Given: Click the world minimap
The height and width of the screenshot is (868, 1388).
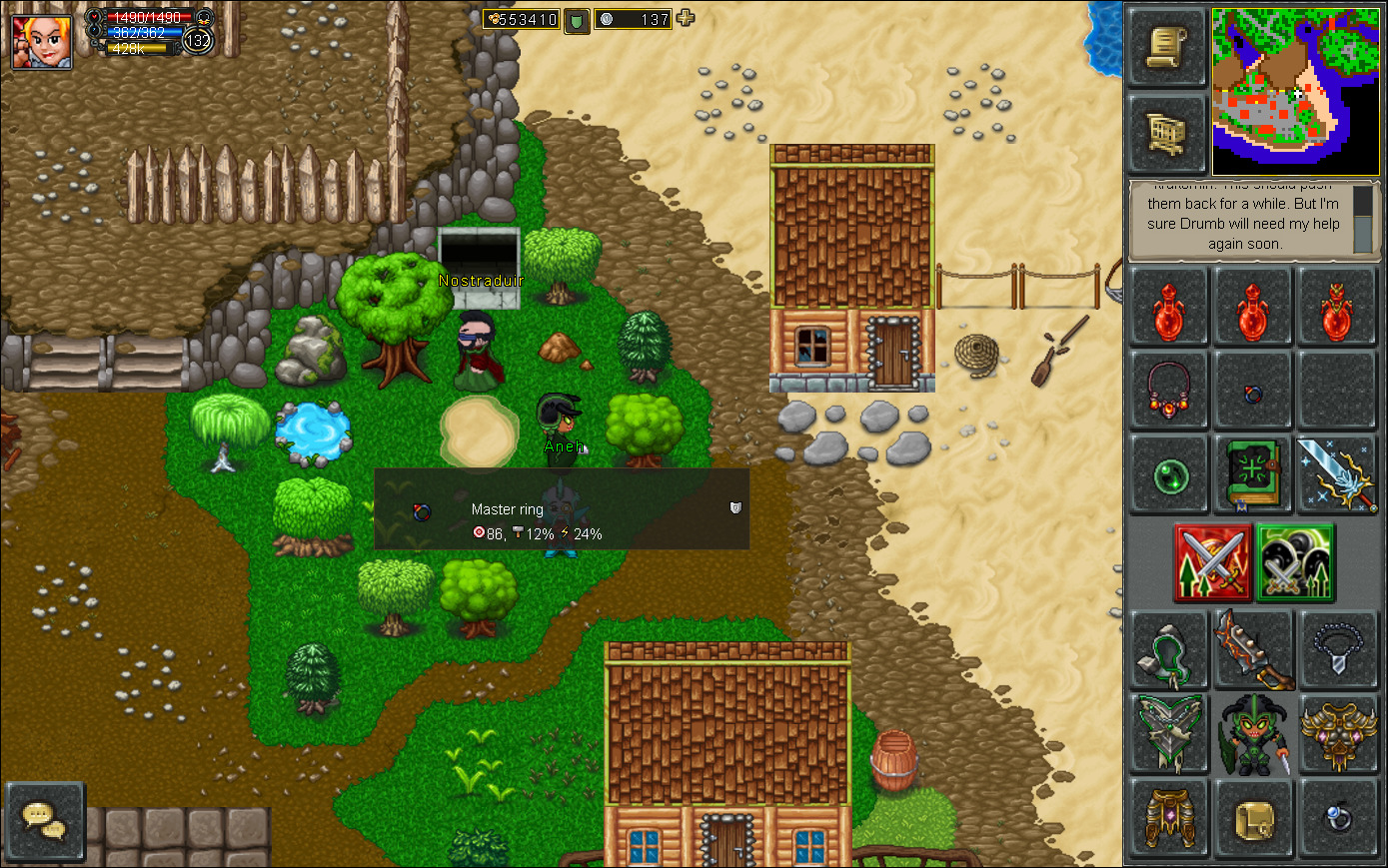Looking at the screenshot, I should (1295, 92).
